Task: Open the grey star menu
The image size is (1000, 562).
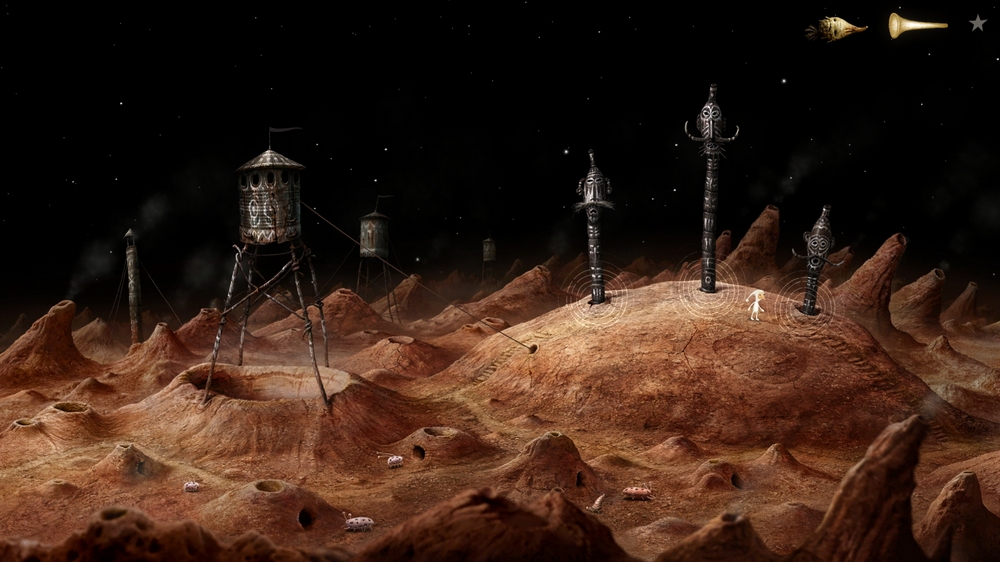Action: 977,23
